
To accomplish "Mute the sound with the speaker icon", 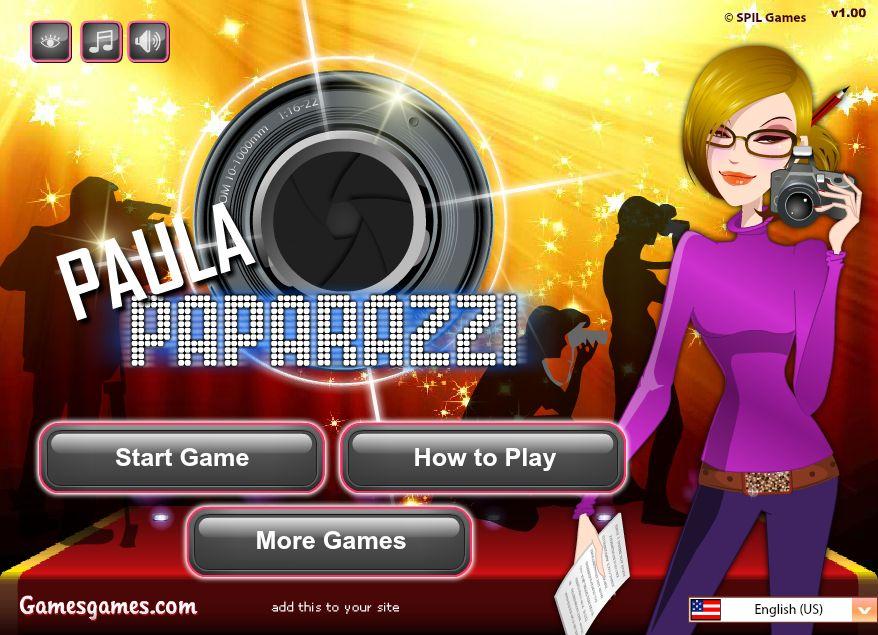I will 148,42.
